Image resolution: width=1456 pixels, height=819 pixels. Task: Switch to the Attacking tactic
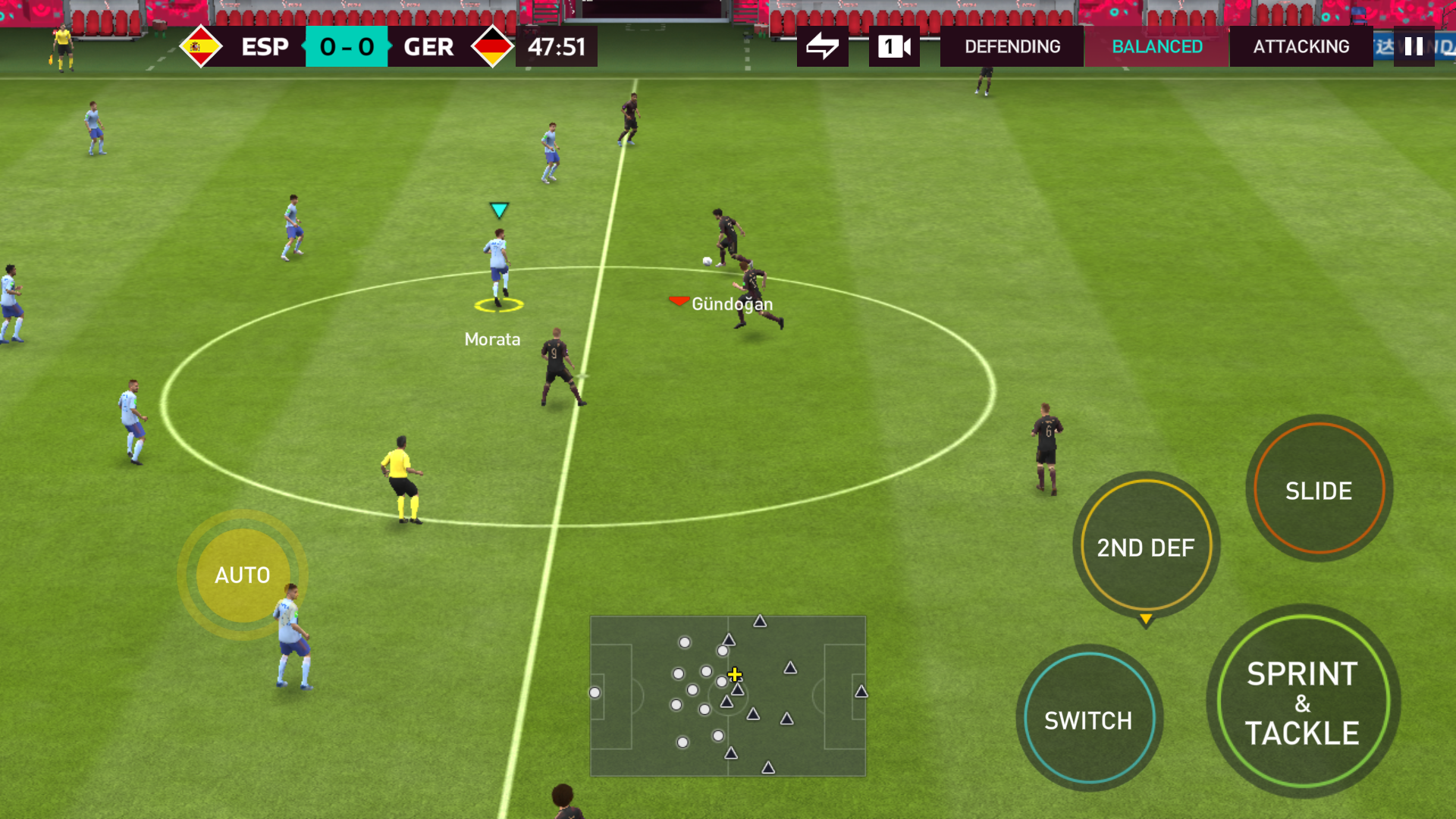click(x=1301, y=47)
